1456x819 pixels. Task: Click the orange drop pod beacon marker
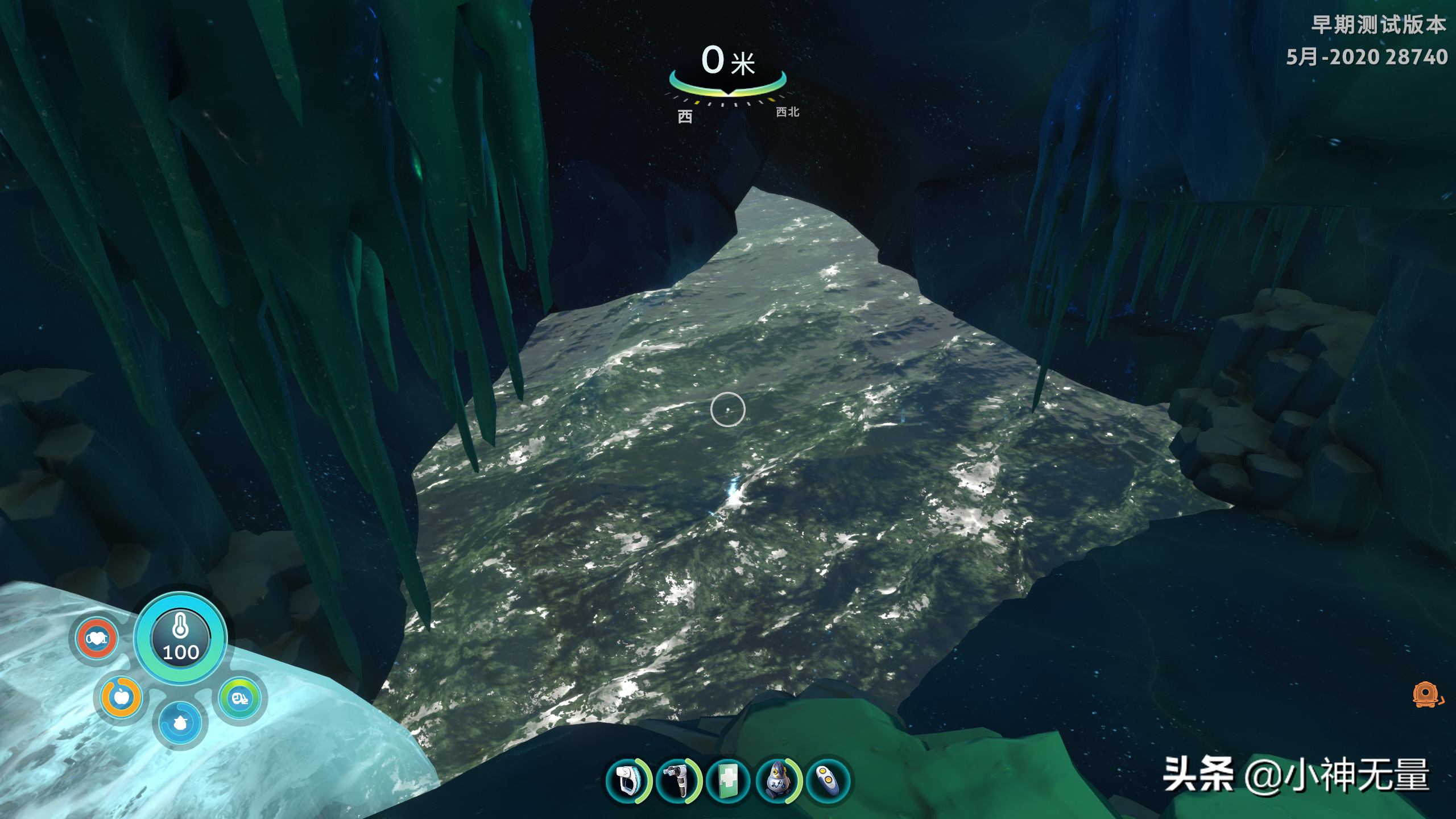click(1426, 695)
